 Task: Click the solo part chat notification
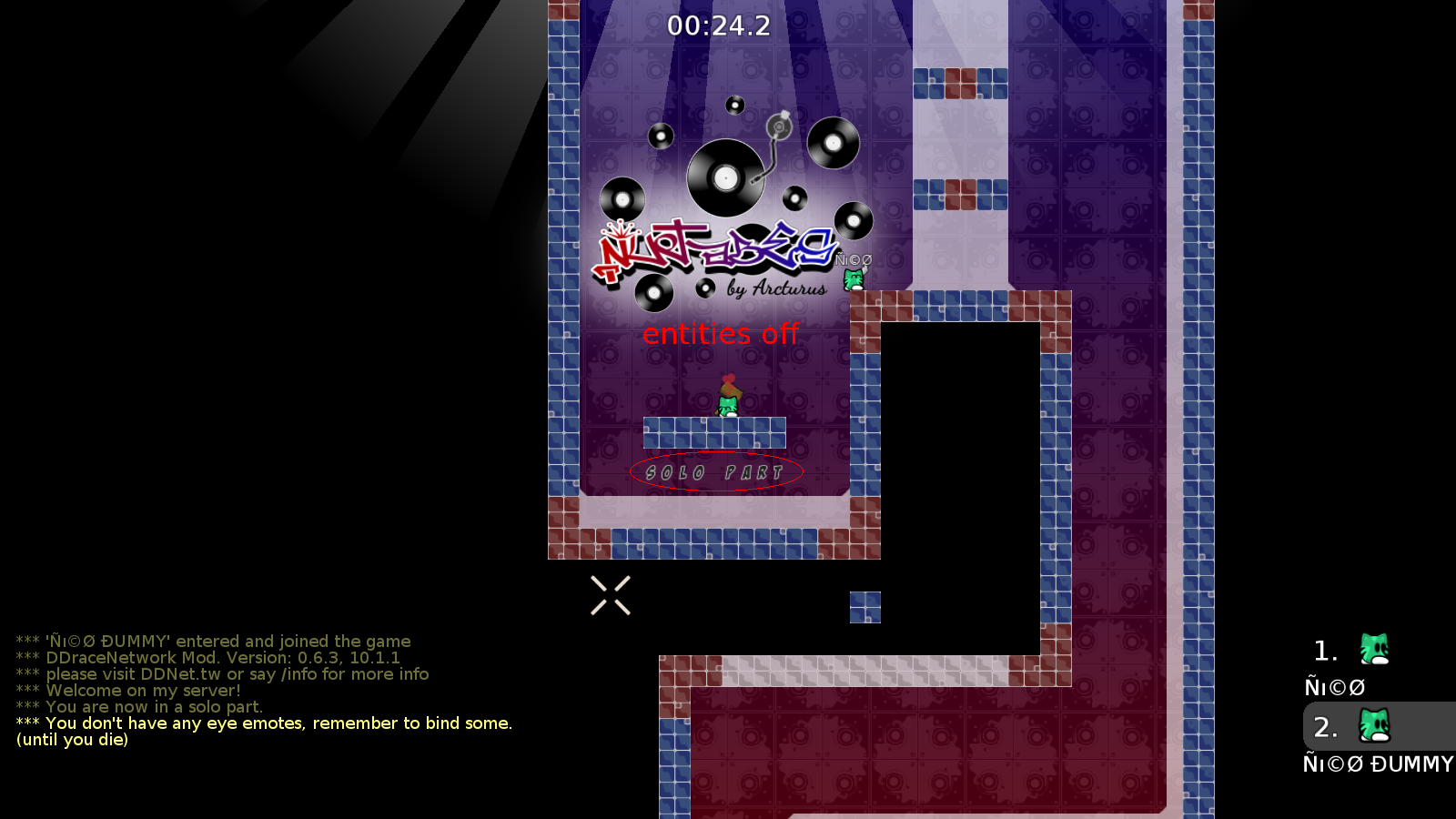[x=155, y=707]
